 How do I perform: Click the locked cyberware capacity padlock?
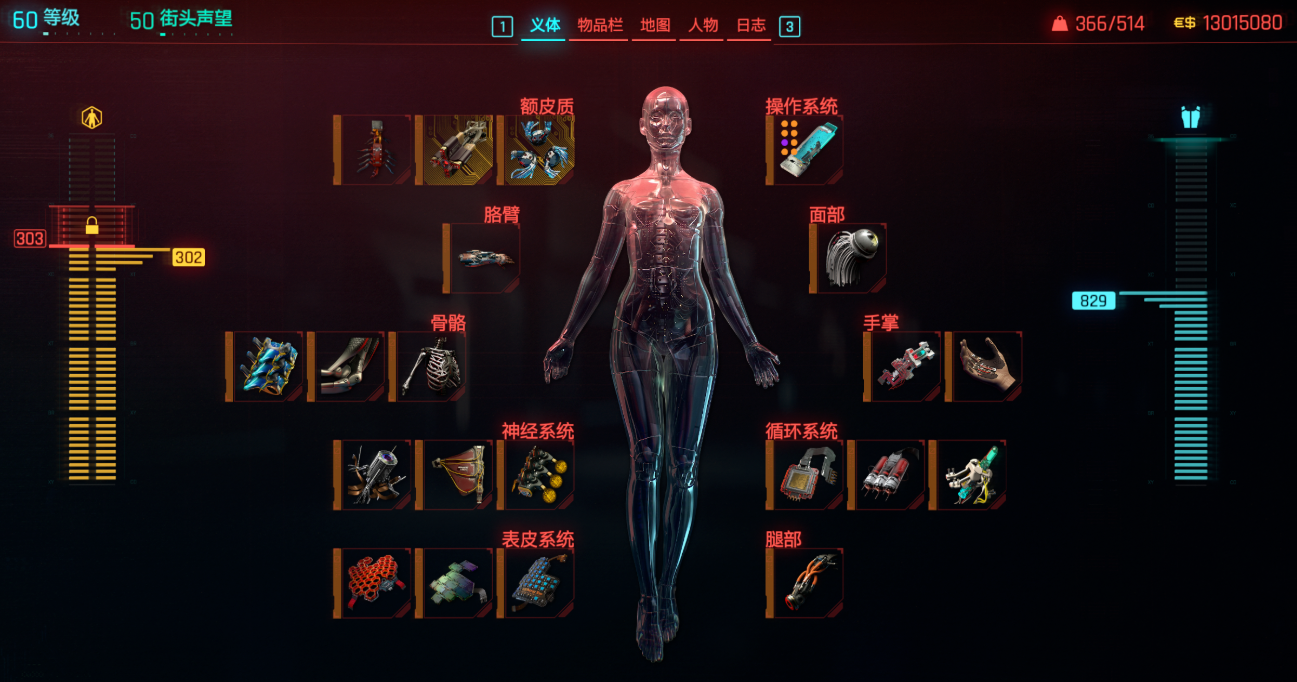(92, 225)
